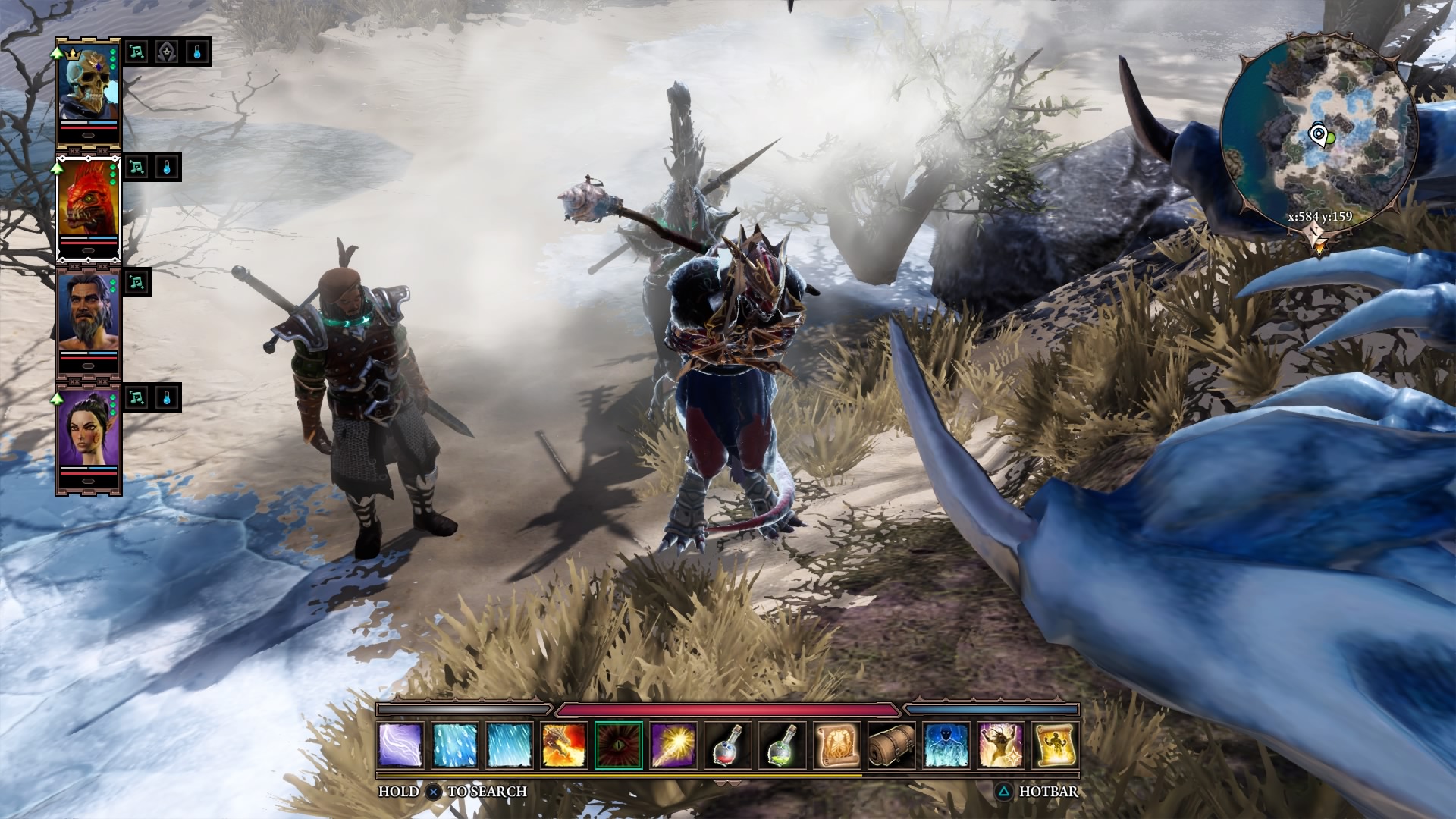Screen dimensions: 1456x819
Task: Activate the highlighted reptile eye skill
Action: tap(619, 745)
